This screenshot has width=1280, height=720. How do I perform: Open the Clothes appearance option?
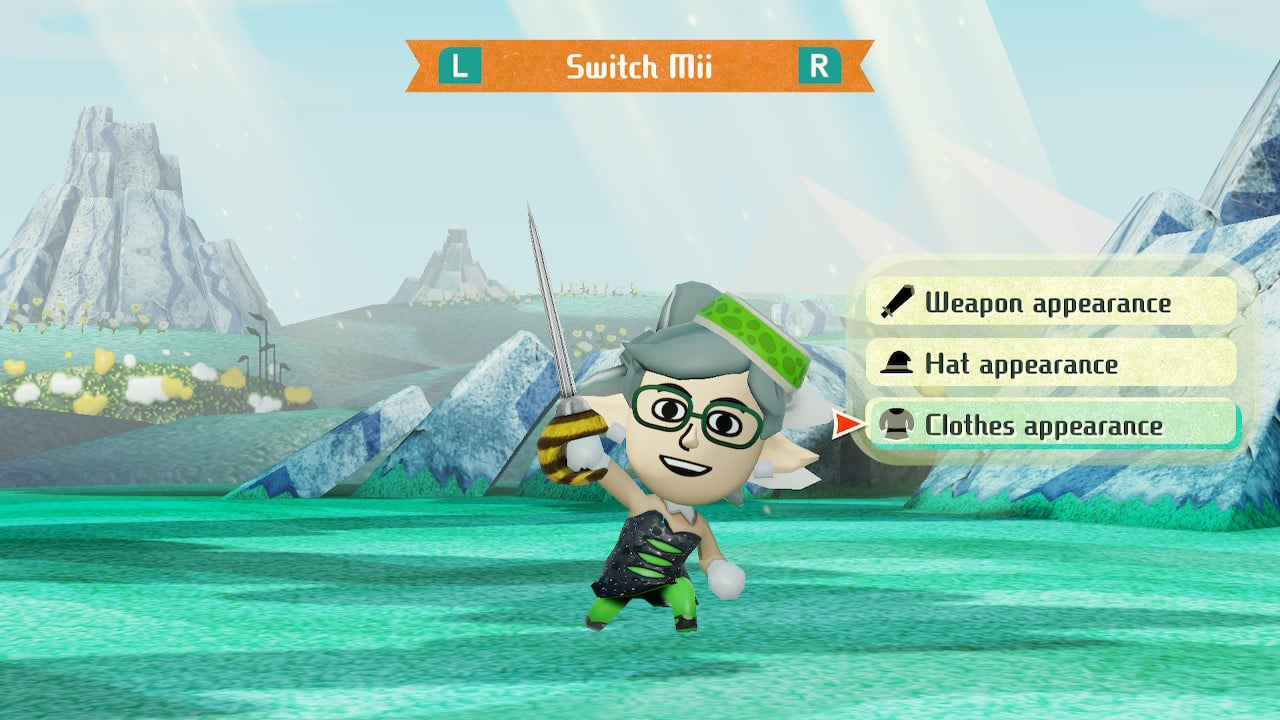[x=1050, y=426]
